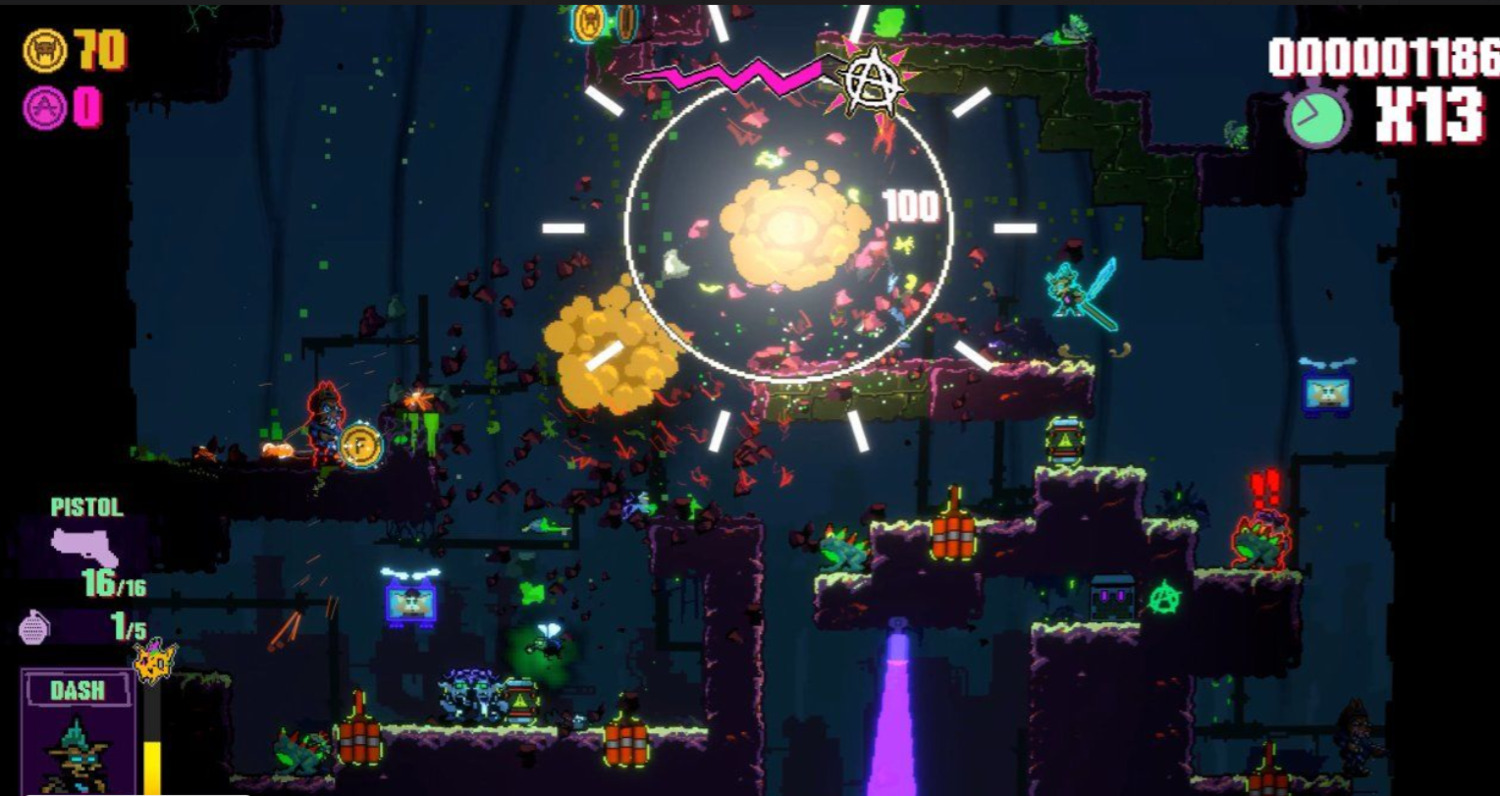Image resolution: width=1500 pixels, height=796 pixels.
Task: Click the grenade icon
Action: [32, 628]
